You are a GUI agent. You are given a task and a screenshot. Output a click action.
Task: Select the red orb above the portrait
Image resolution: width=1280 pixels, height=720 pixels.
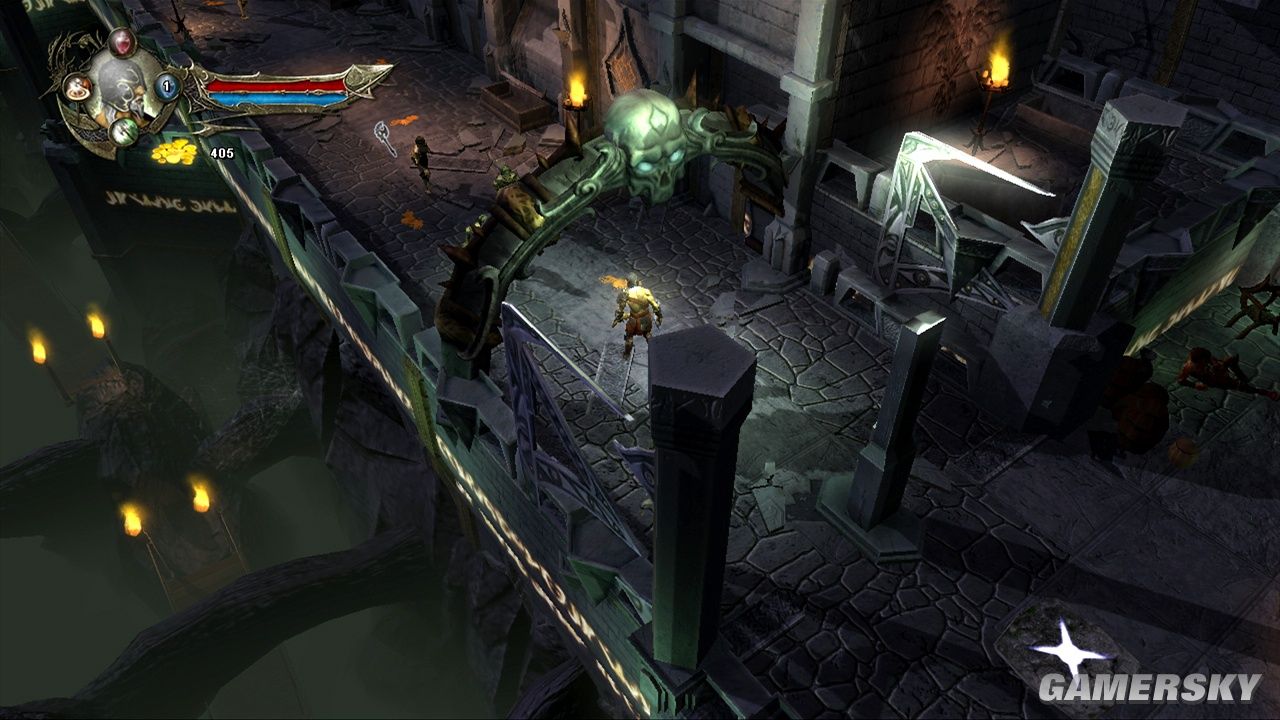tap(122, 42)
